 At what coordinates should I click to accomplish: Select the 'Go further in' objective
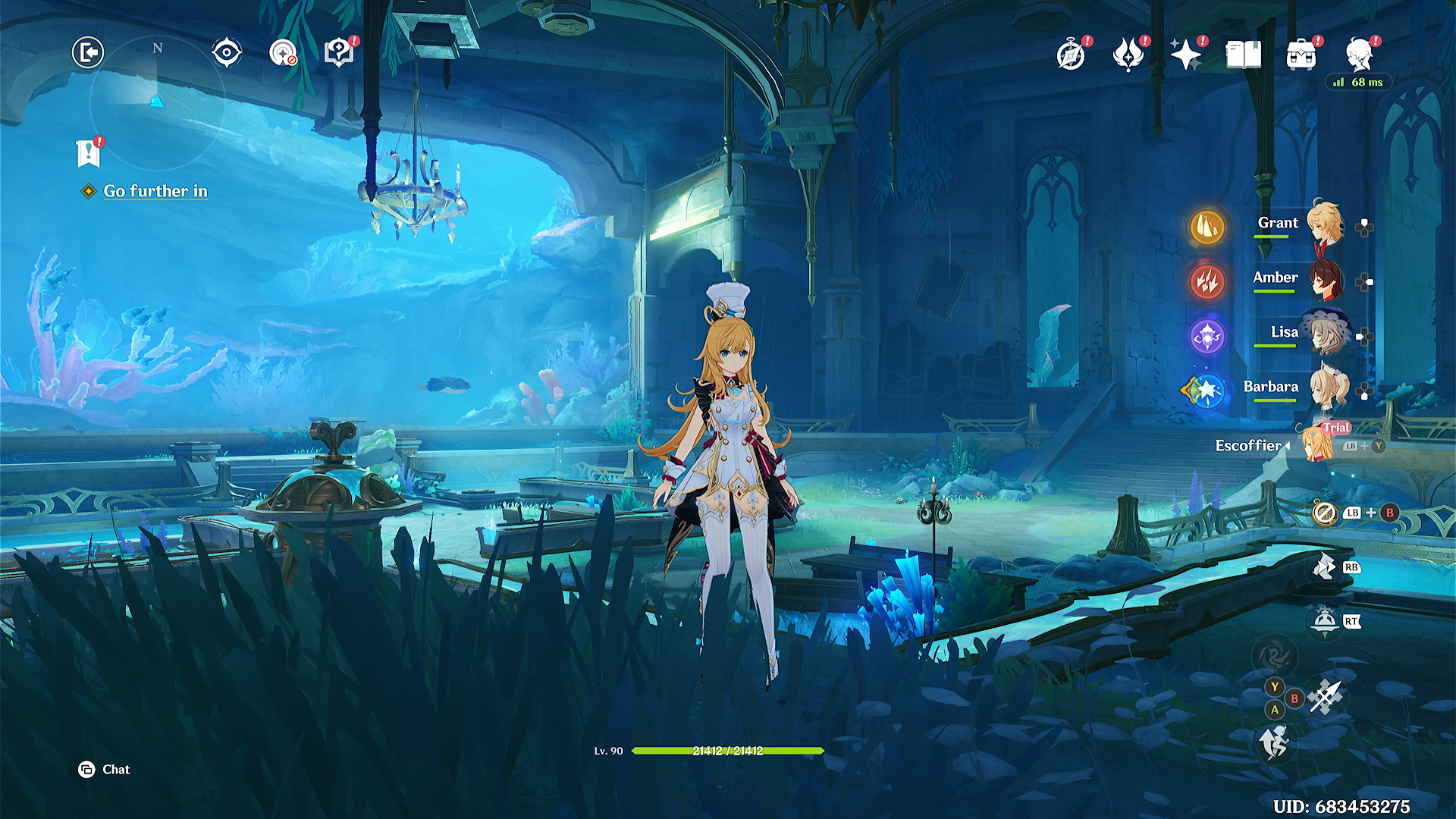coord(155,191)
